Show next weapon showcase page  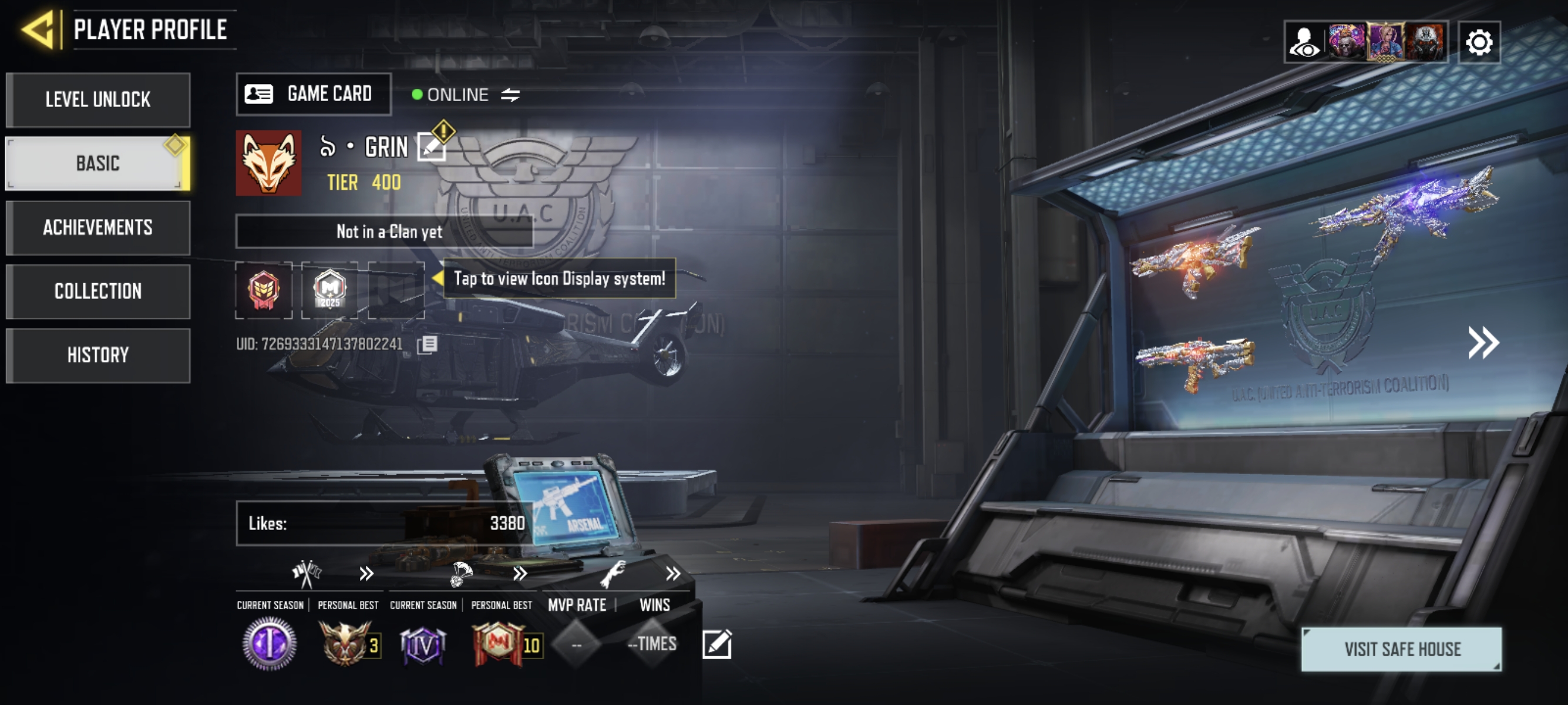click(x=1483, y=343)
